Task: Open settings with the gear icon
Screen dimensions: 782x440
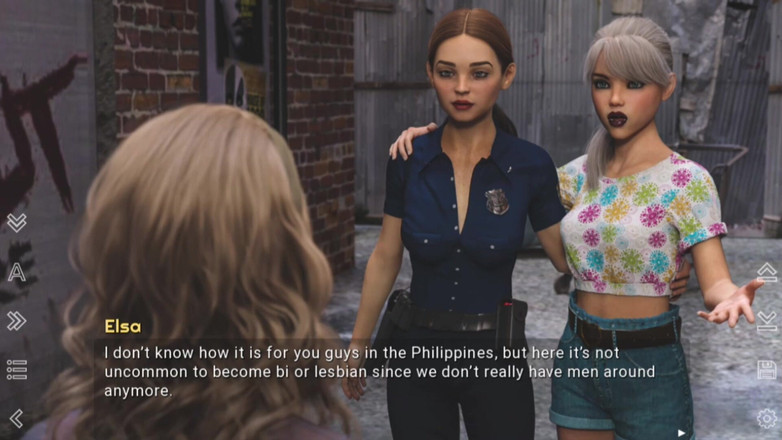Action: tap(766, 418)
